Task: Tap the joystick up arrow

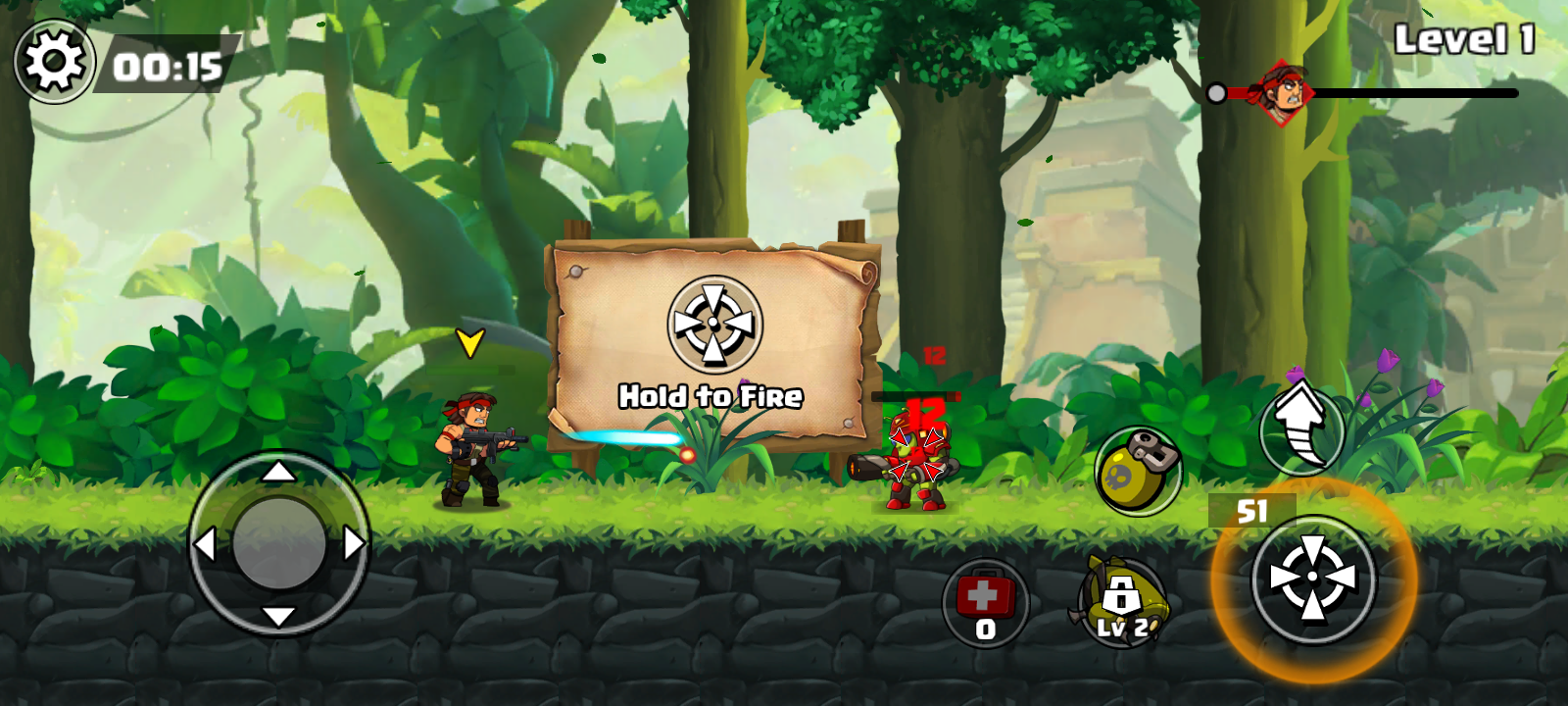Action: pos(279,473)
